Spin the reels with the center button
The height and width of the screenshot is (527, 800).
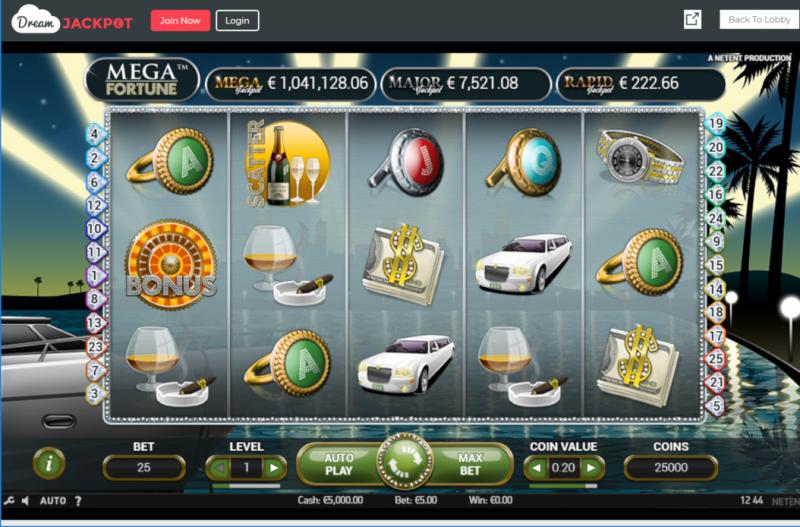[x=404, y=464]
